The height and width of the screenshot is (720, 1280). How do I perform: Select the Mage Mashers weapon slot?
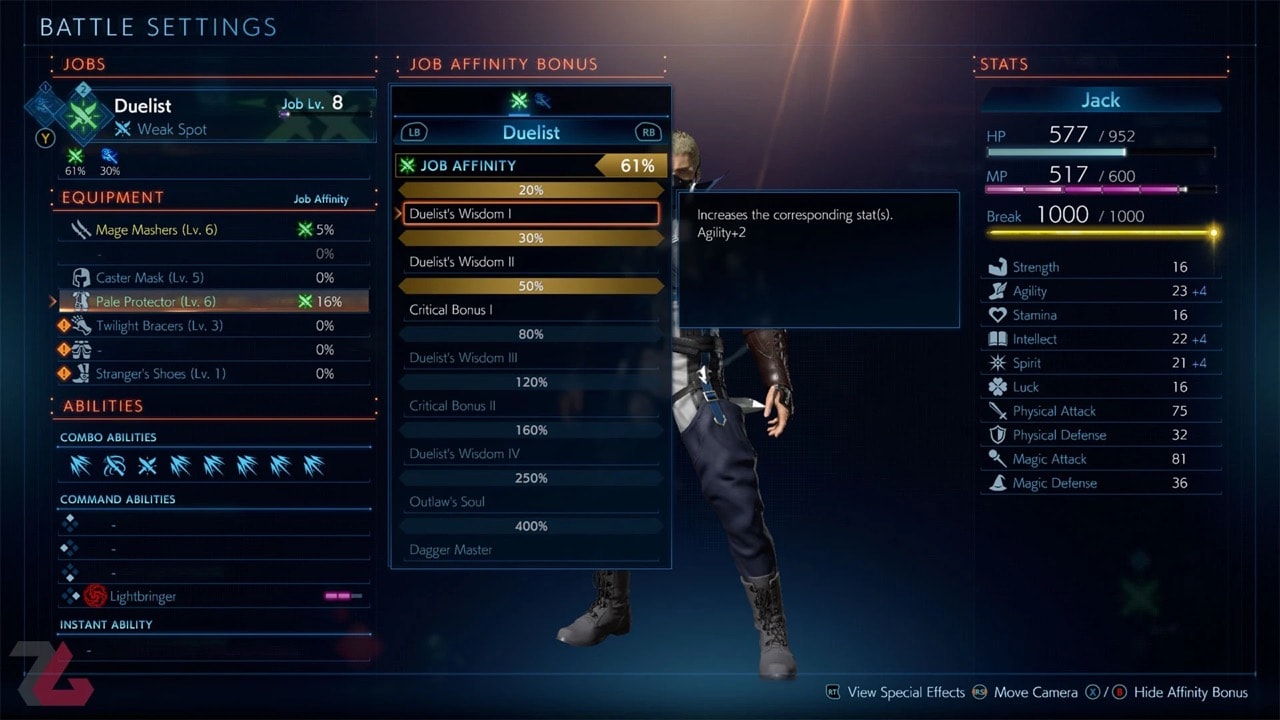pos(156,230)
